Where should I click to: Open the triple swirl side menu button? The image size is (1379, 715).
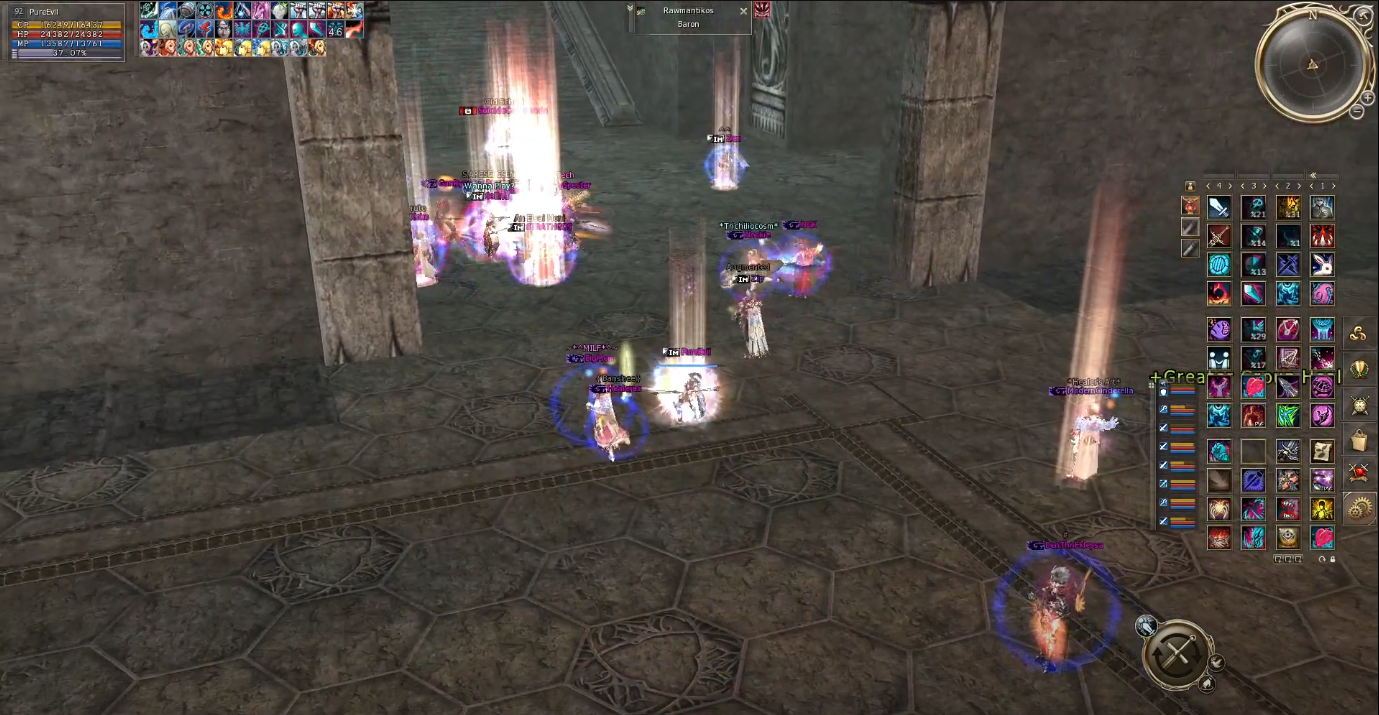[1359, 335]
